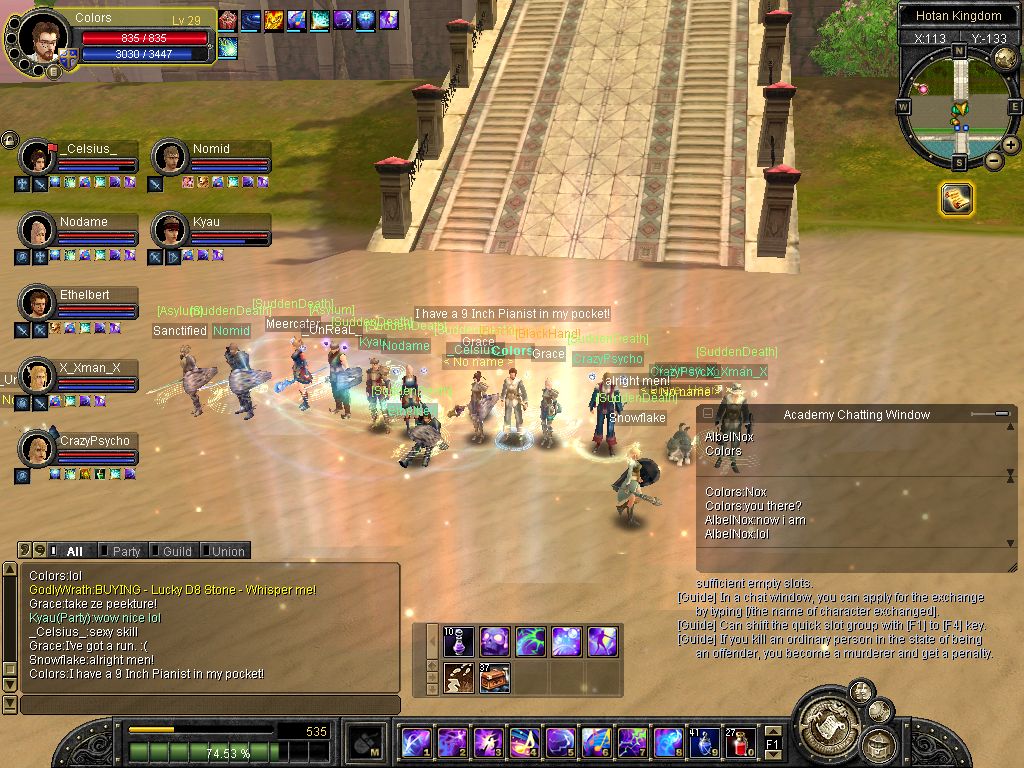Viewport: 1024px width, 768px height.
Task: Select party member Kyau's portrait
Action: 169,231
